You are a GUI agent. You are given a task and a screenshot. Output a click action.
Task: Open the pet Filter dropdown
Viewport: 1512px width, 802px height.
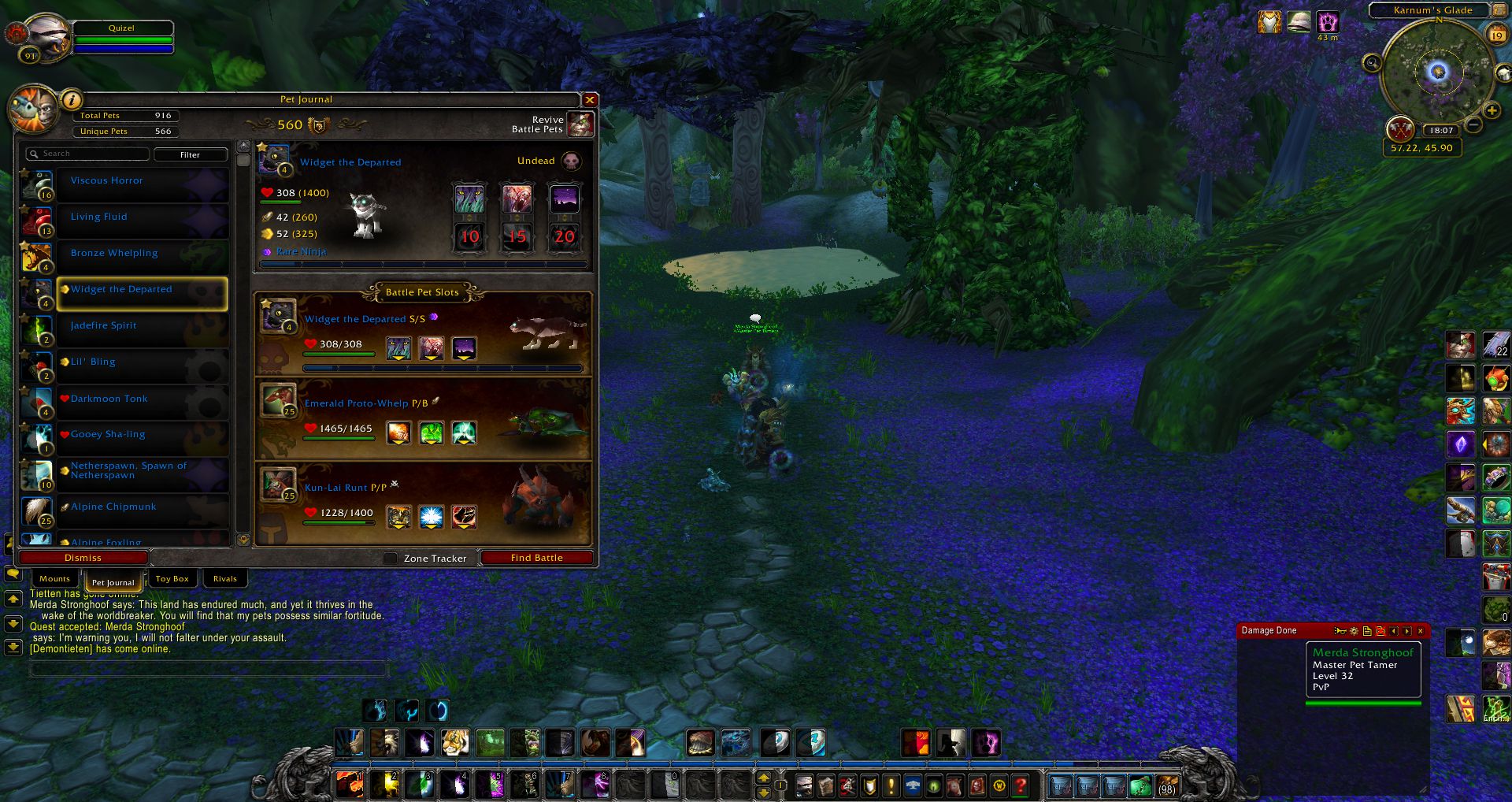[x=190, y=154]
